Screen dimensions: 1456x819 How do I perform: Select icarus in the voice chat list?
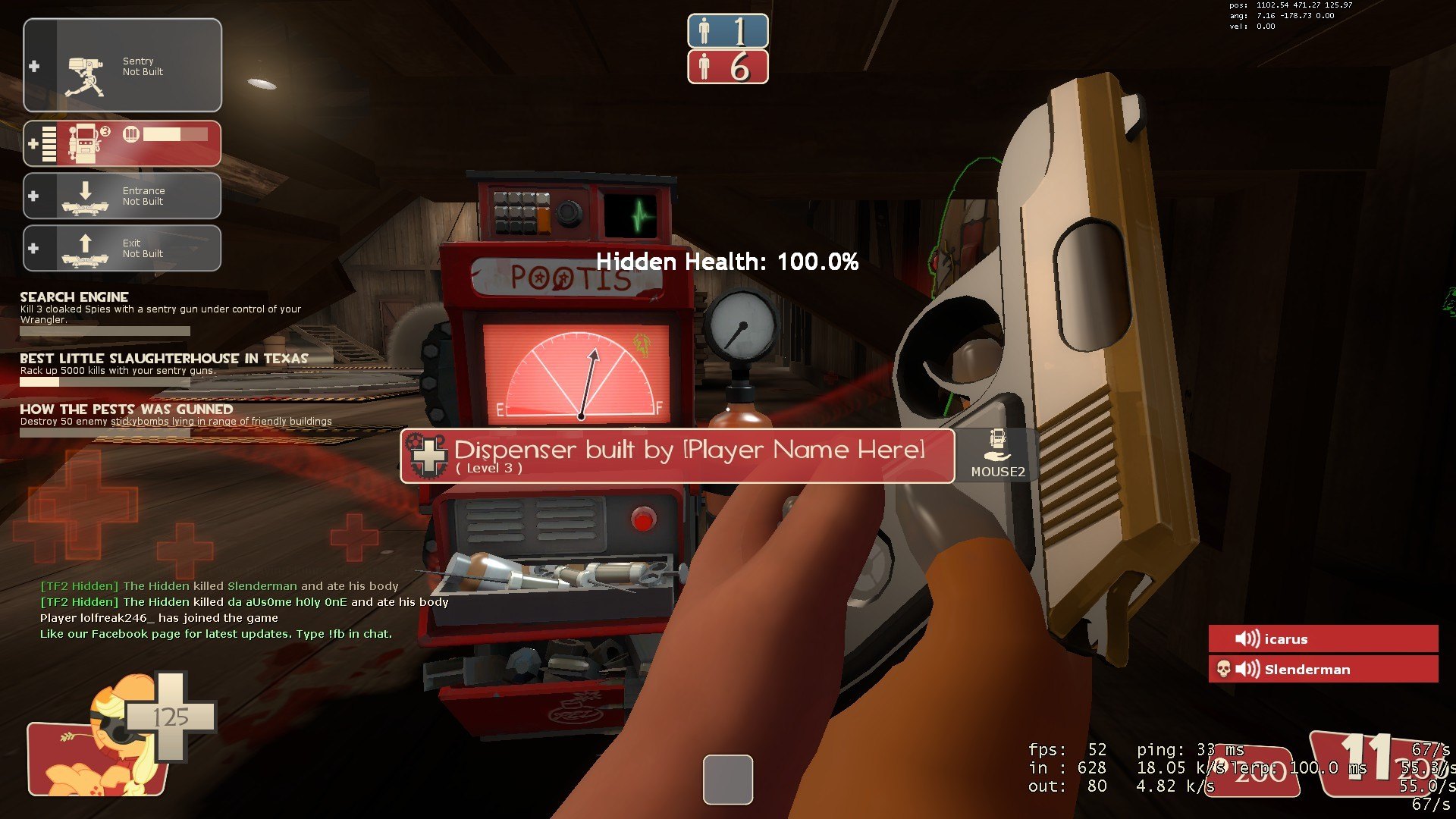[x=1323, y=639]
